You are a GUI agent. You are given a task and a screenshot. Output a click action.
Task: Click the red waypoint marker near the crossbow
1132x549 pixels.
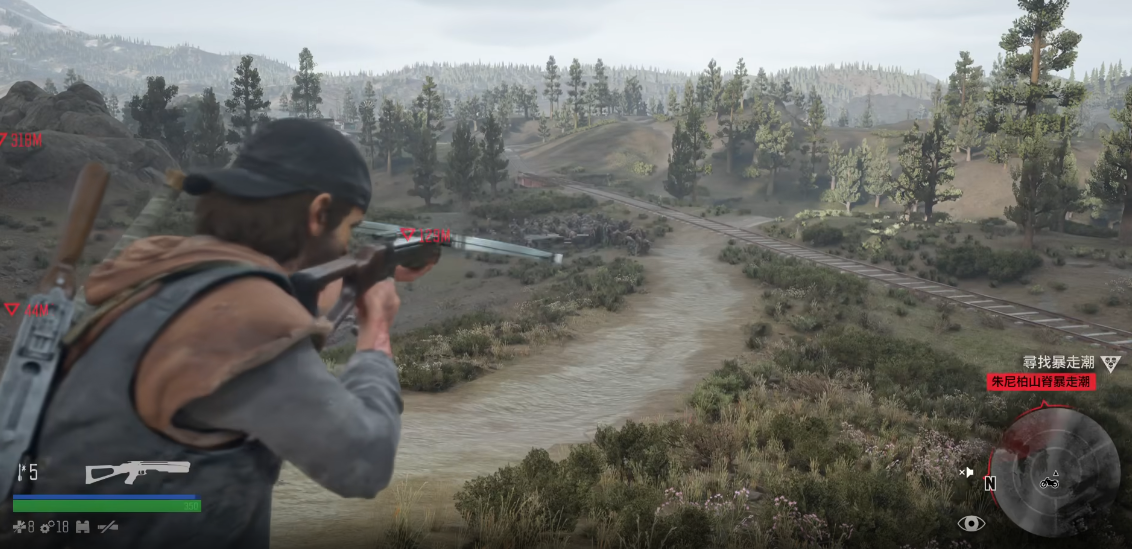[x=407, y=234]
